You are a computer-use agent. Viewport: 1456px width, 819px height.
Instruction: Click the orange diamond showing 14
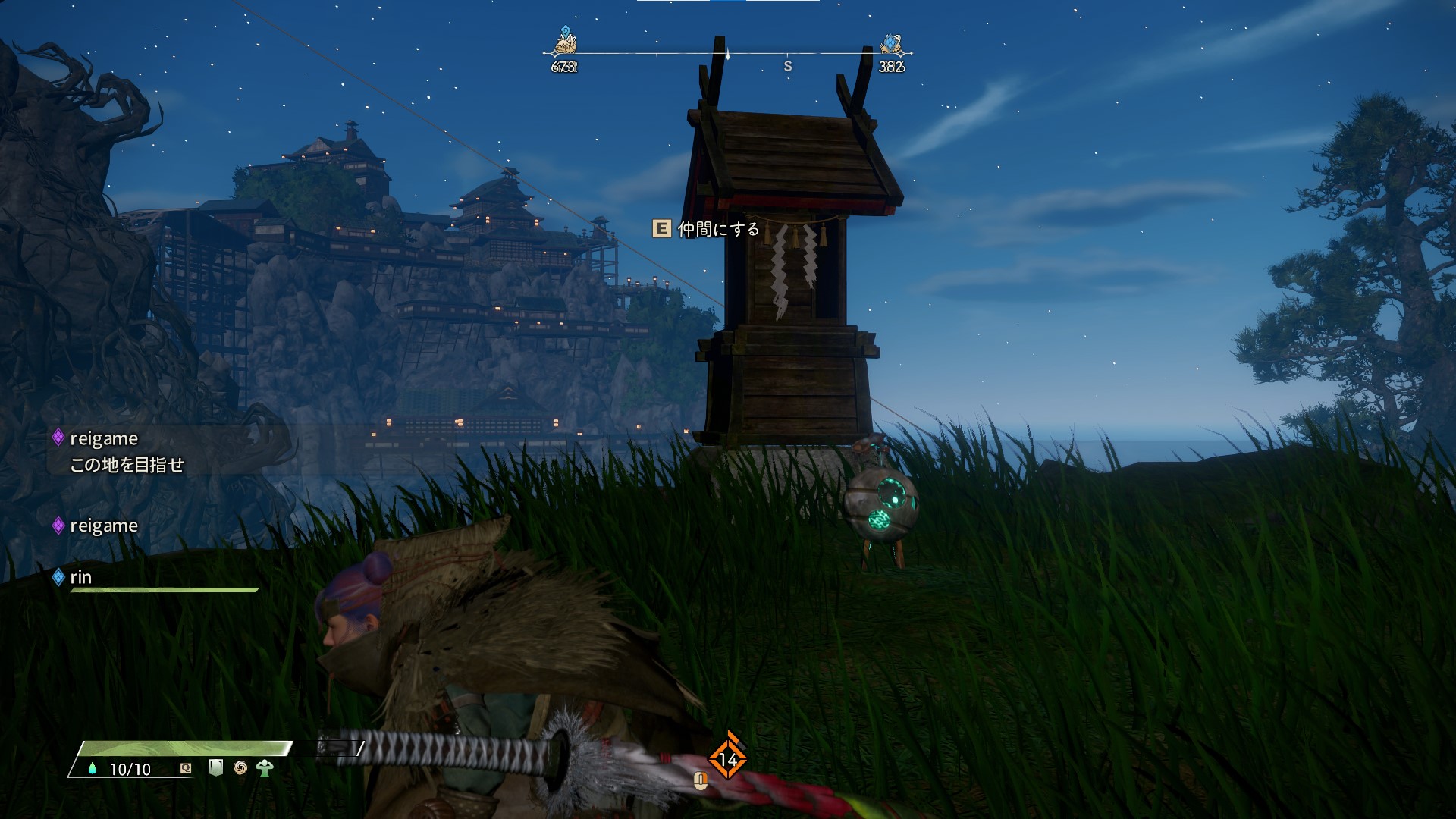click(x=727, y=758)
